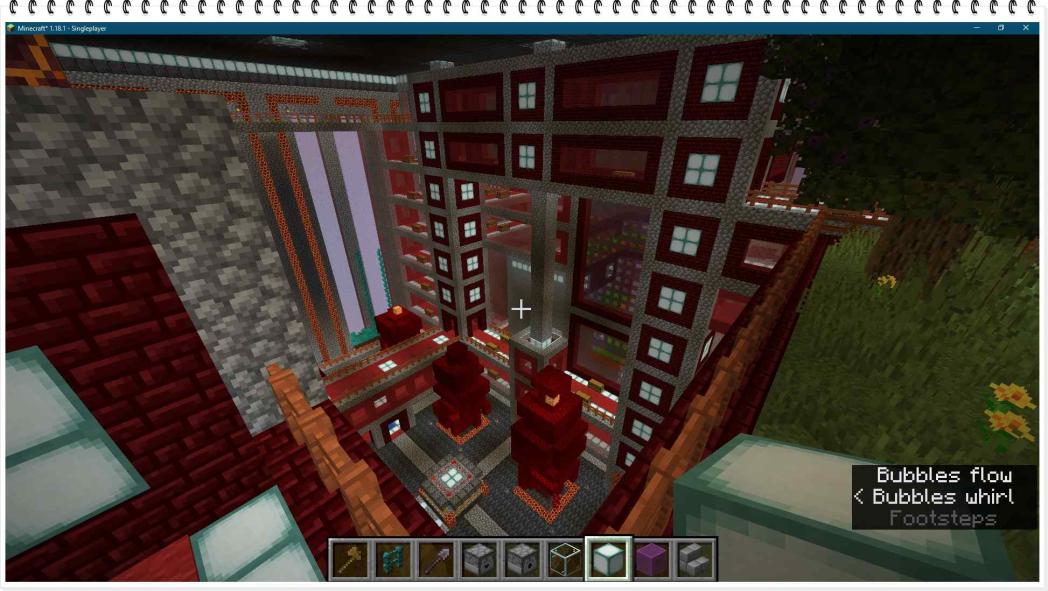1048x591 pixels.
Task: Pick the gray stone stairs slot
Action: pos(694,559)
